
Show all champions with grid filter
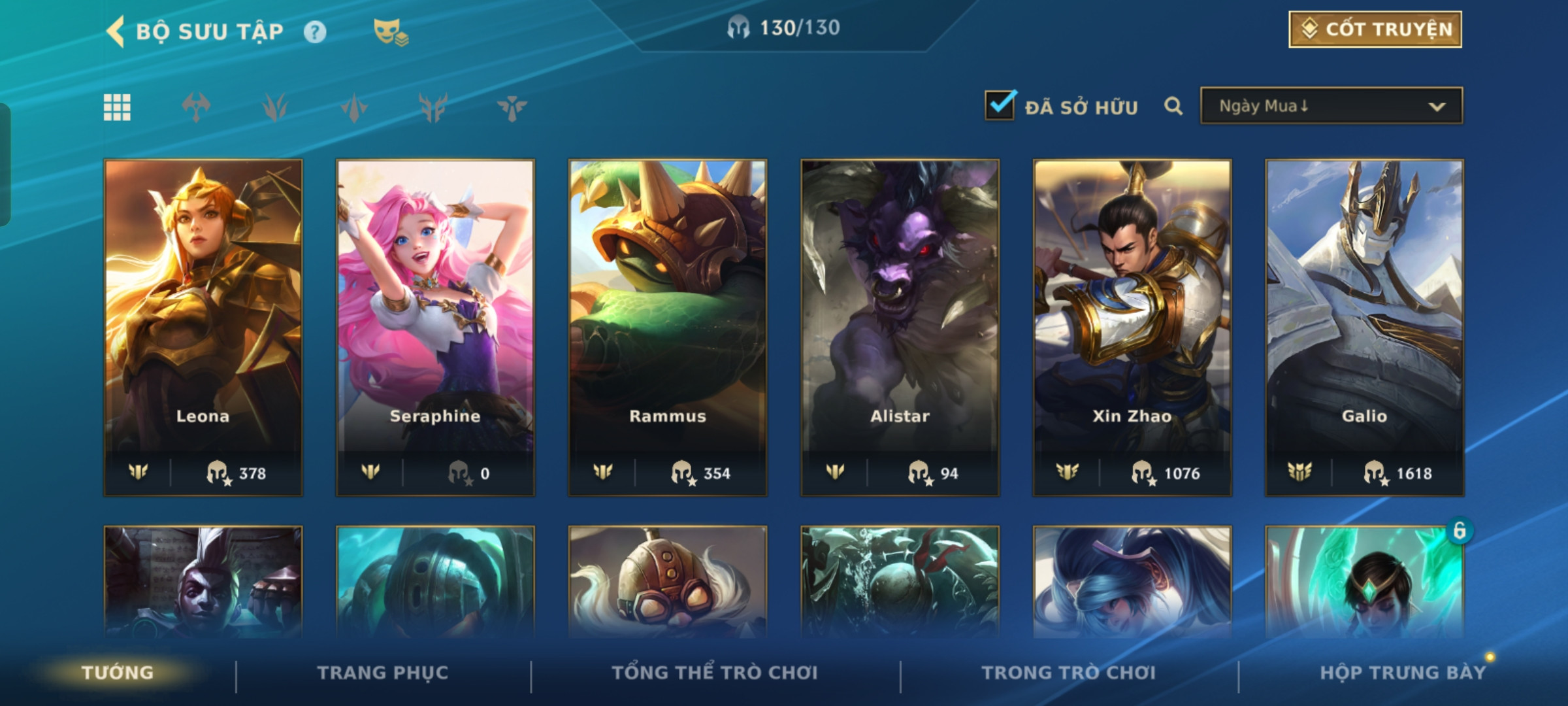(117, 107)
